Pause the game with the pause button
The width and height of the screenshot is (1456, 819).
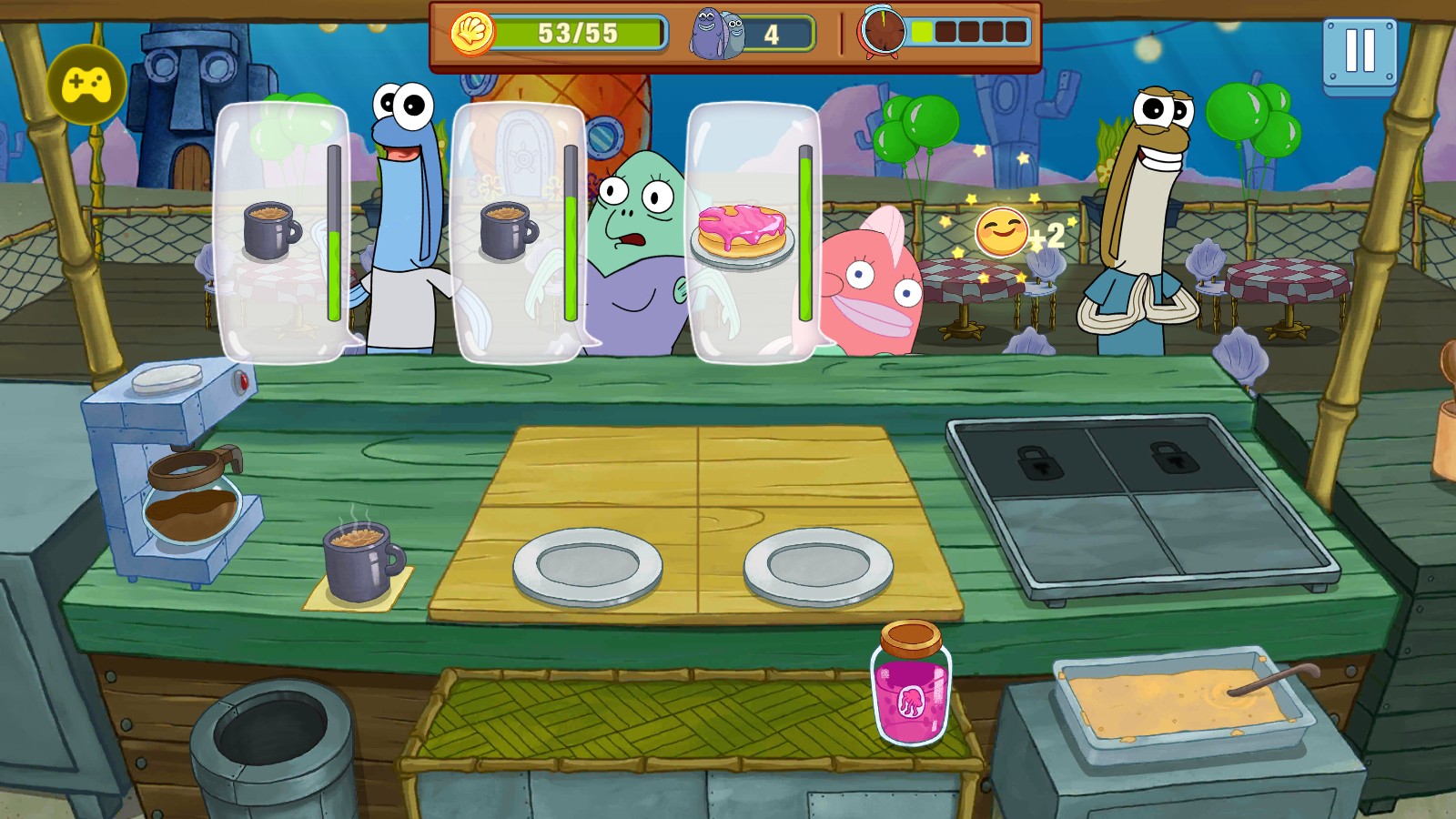[1360, 53]
